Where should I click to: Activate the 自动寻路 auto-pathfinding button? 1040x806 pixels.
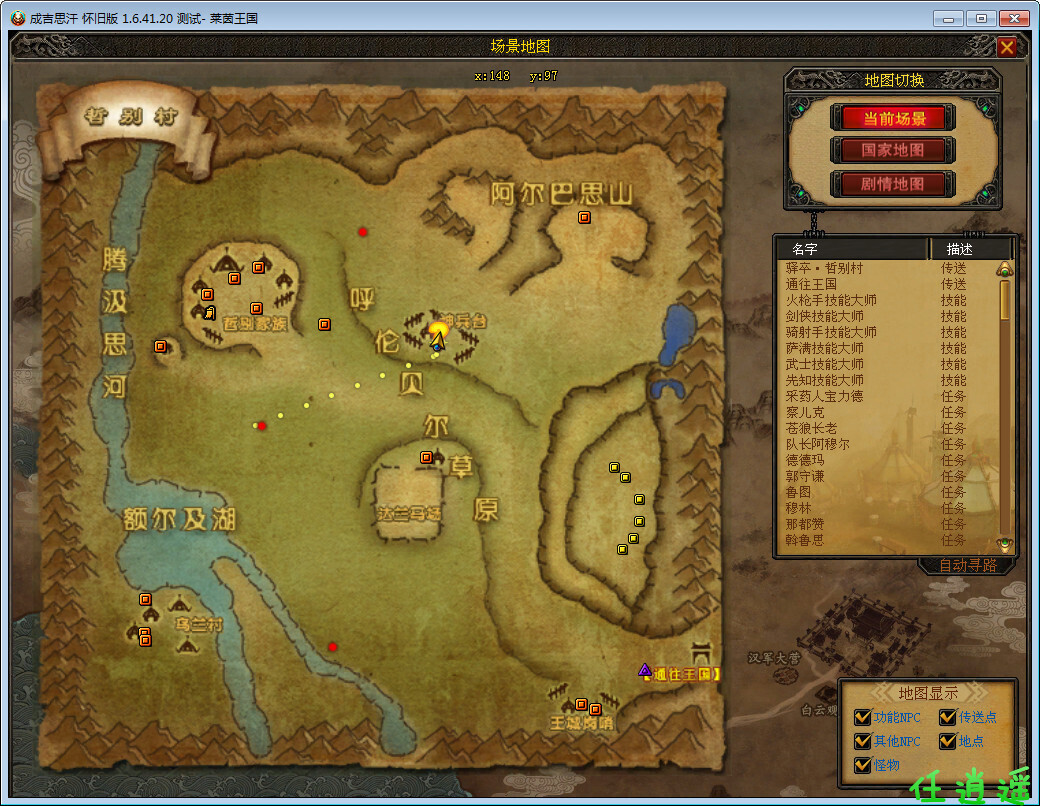pyautogui.click(x=967, y=565)
